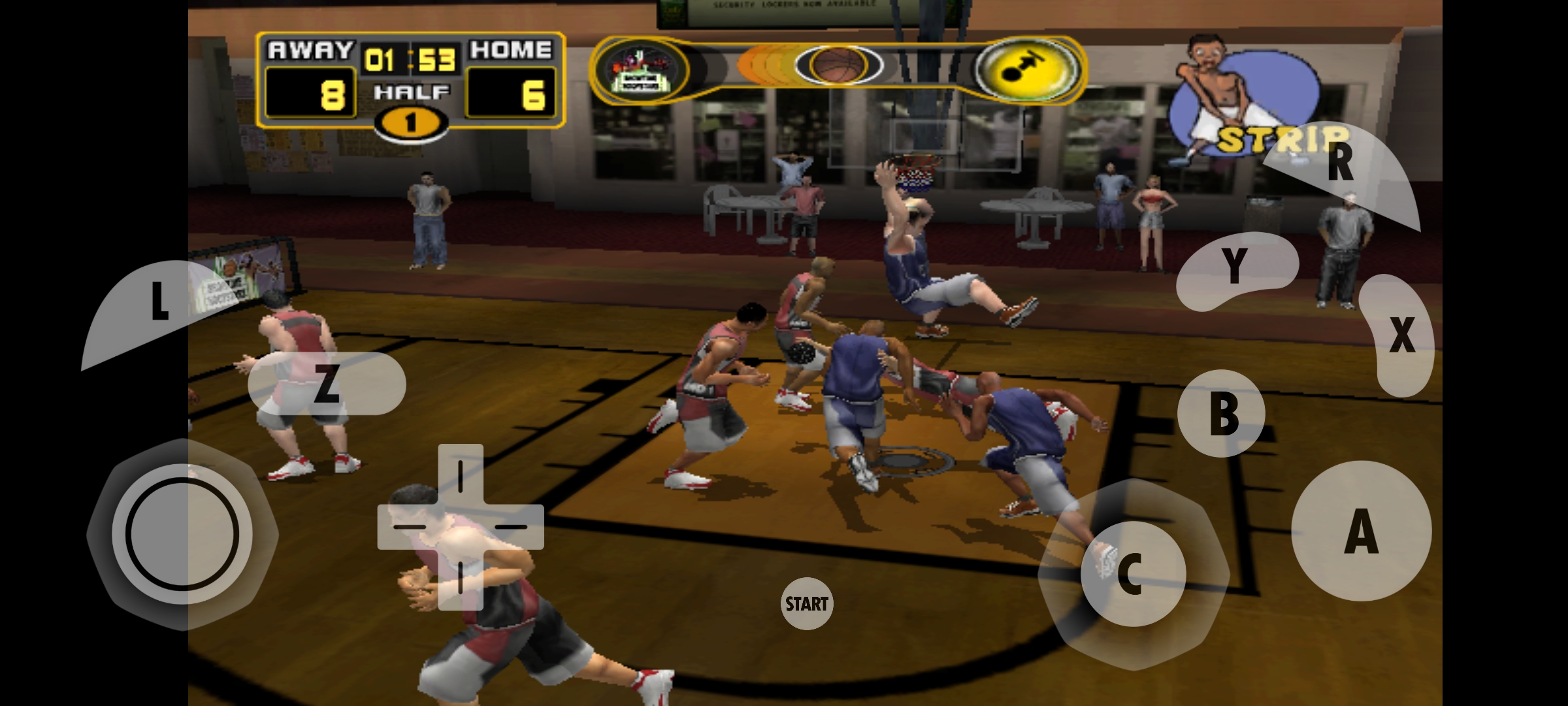Tap the left analog stick control
This screenshot has height=706, width=1568.
click(x=182, y=534)
